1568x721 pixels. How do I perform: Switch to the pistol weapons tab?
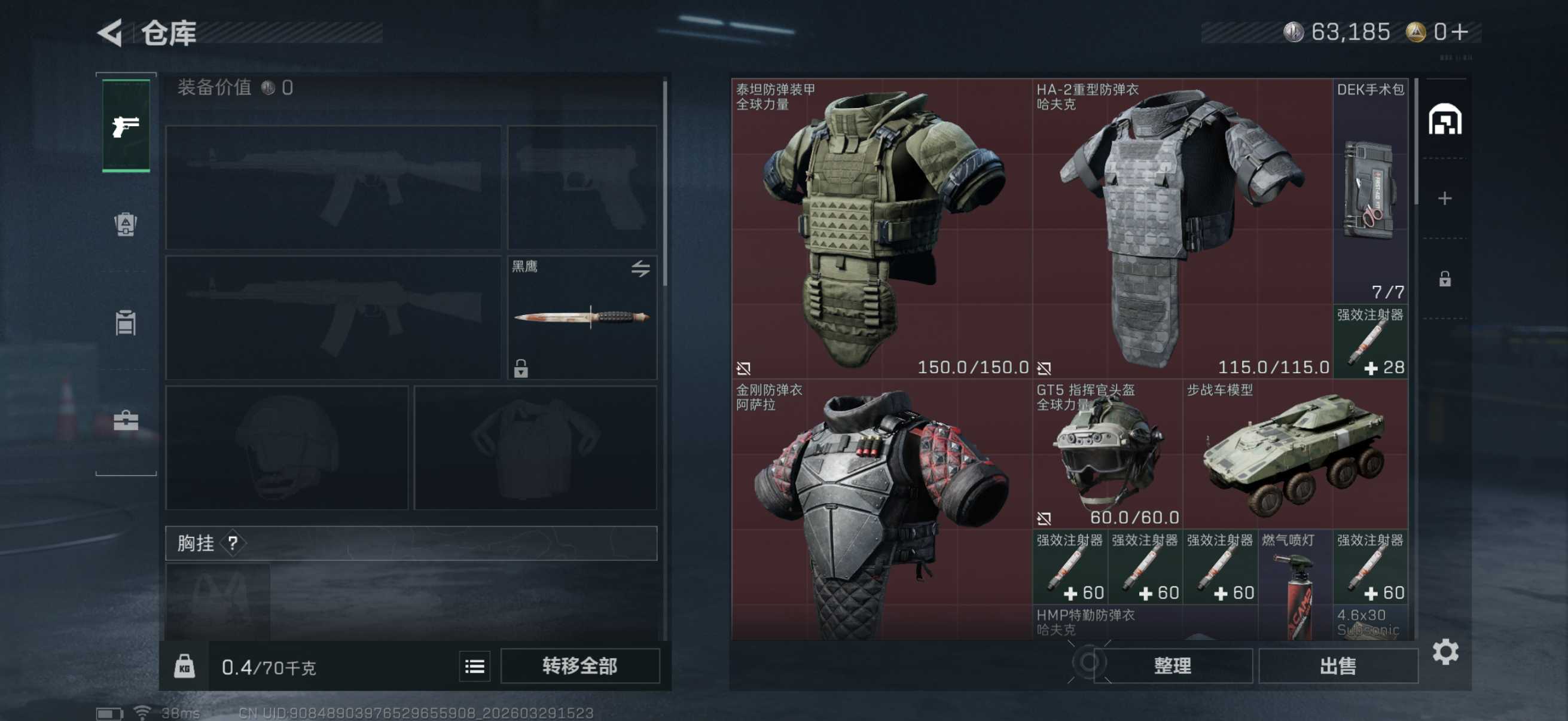click(126, 126)
